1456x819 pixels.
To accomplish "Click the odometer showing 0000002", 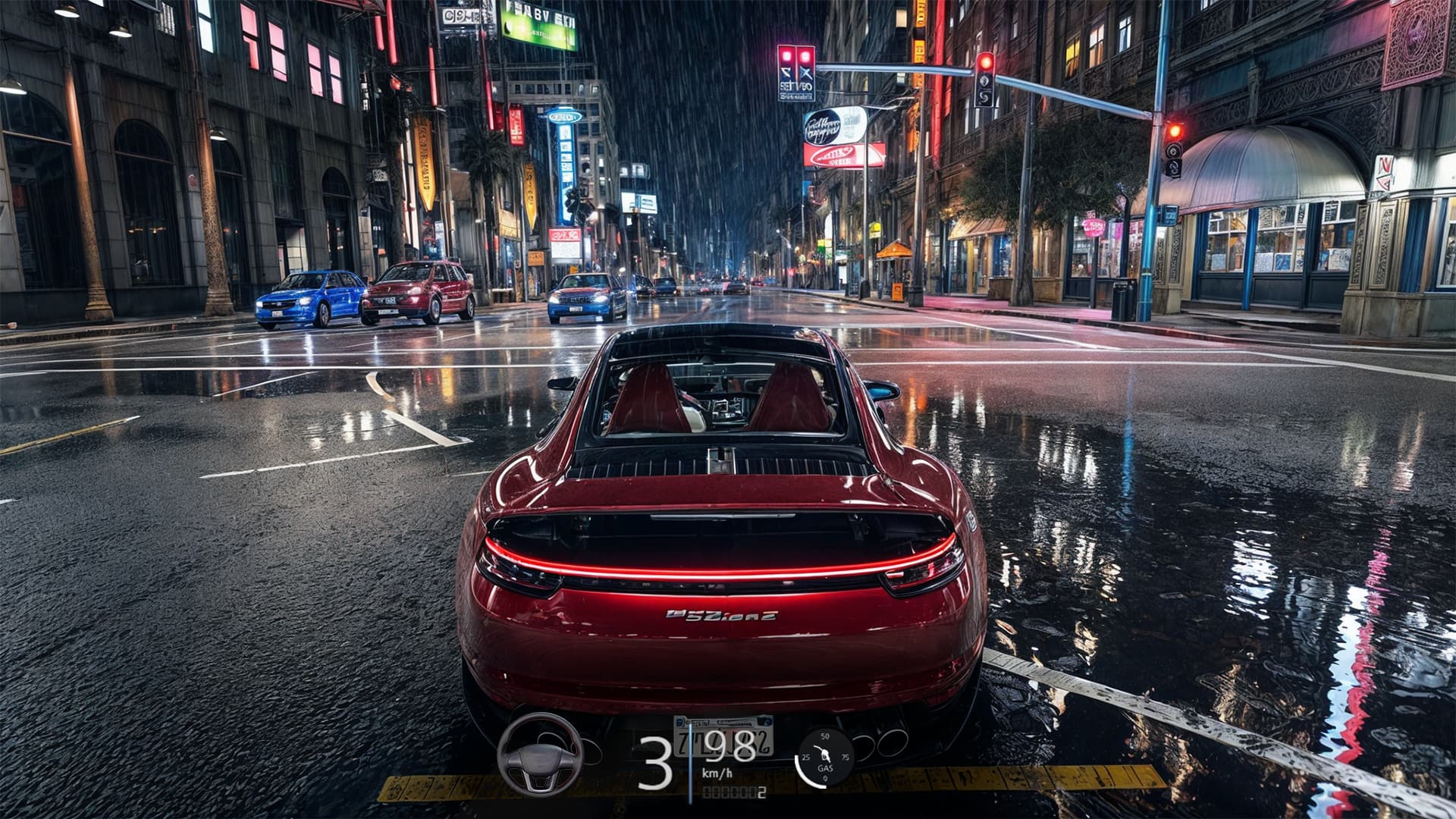I will 733,793.
